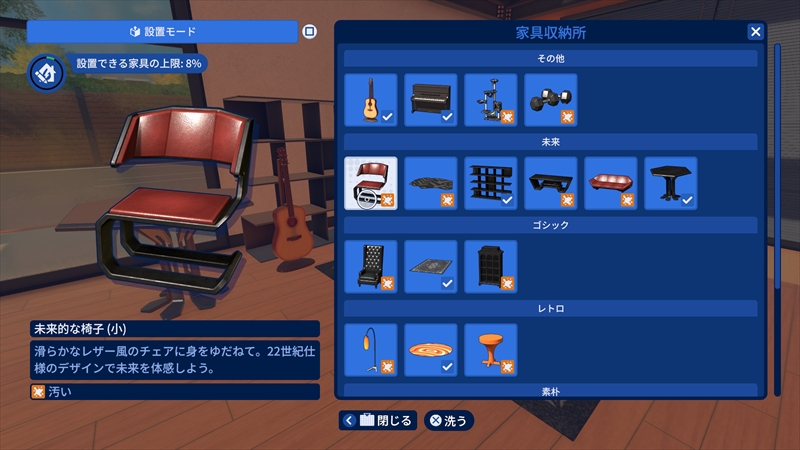
Task: Pick the black futuristic low table
Action: point(551,183)
